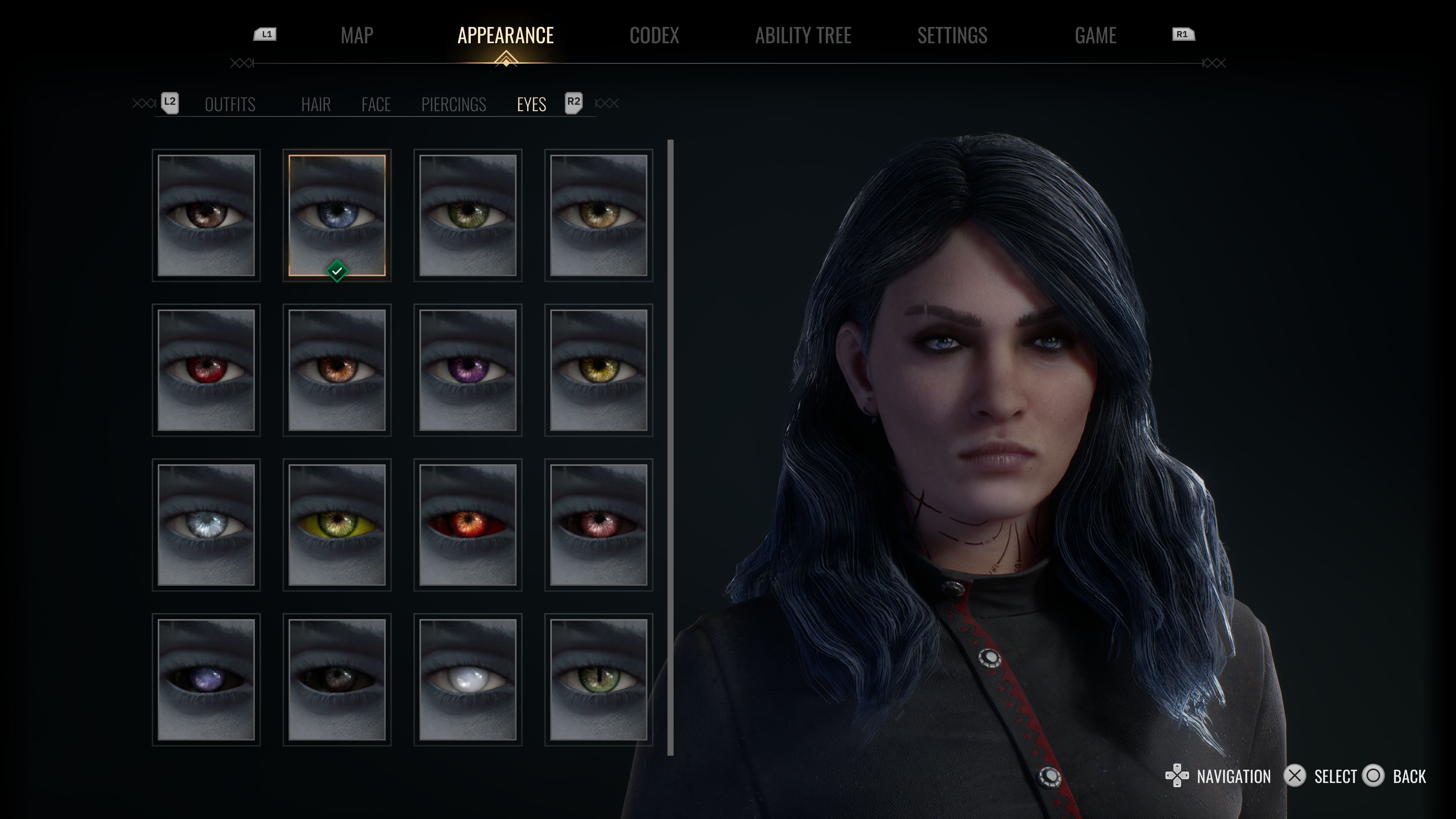Switch to the Codex tab
This screenshot has width=1456, height=819.
point(654,36)
